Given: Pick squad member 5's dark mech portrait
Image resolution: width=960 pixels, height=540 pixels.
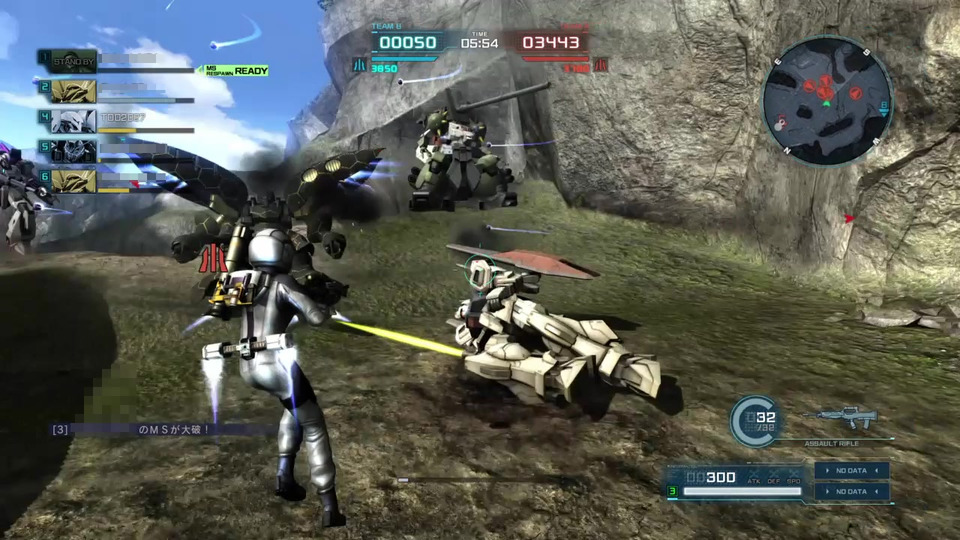Looking at the screenshot, I should pos(73,151).
